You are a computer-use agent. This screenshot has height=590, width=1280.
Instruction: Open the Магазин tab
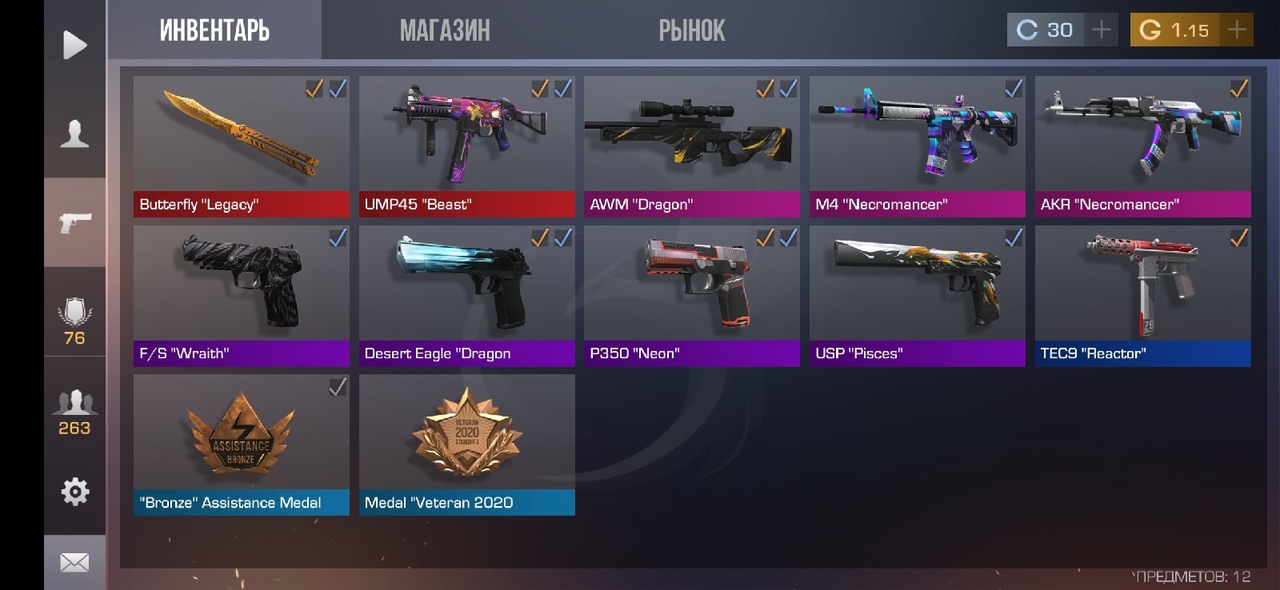445,30
